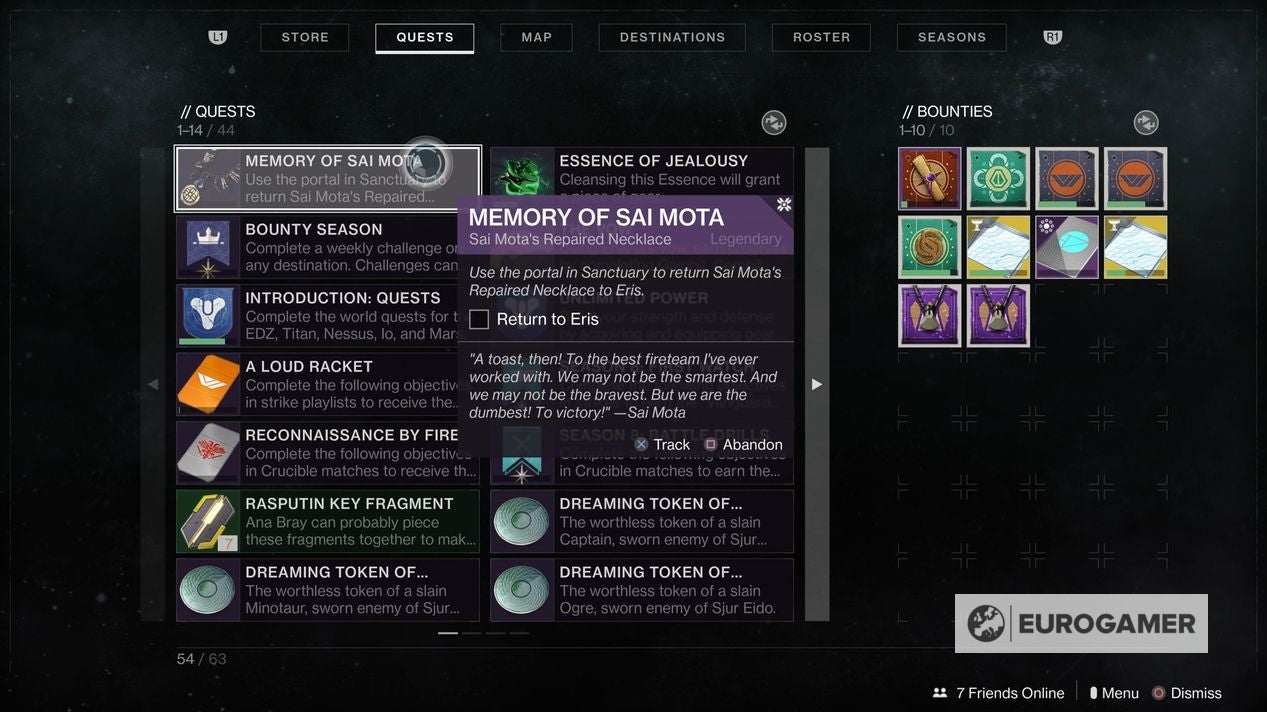The image size is (1267, 712).
Task: Pick the Dreaming Token of slain Ogre
Action: (x=641, y=590)
